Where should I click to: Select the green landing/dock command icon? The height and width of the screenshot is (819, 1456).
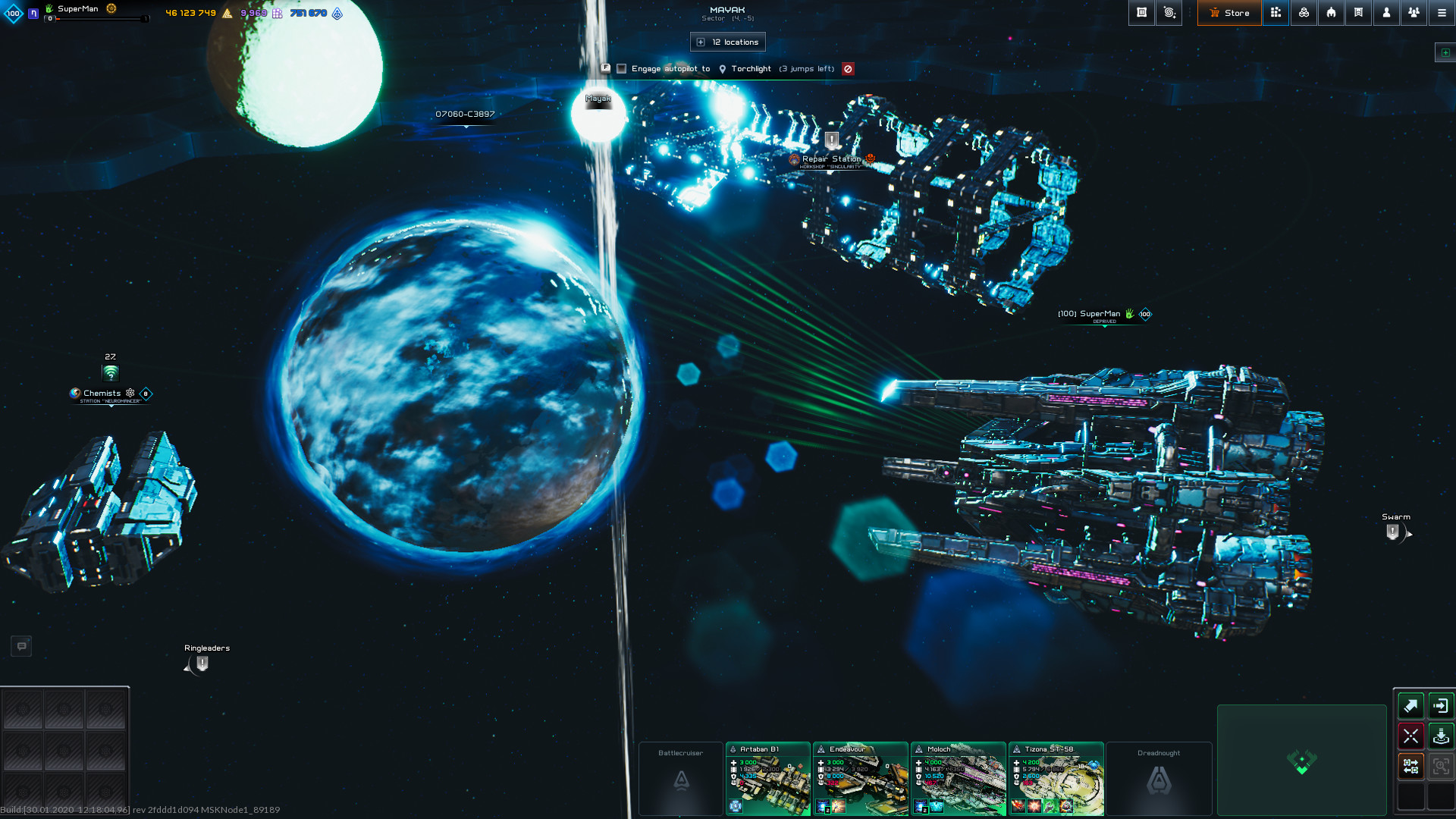(1440, 736)
